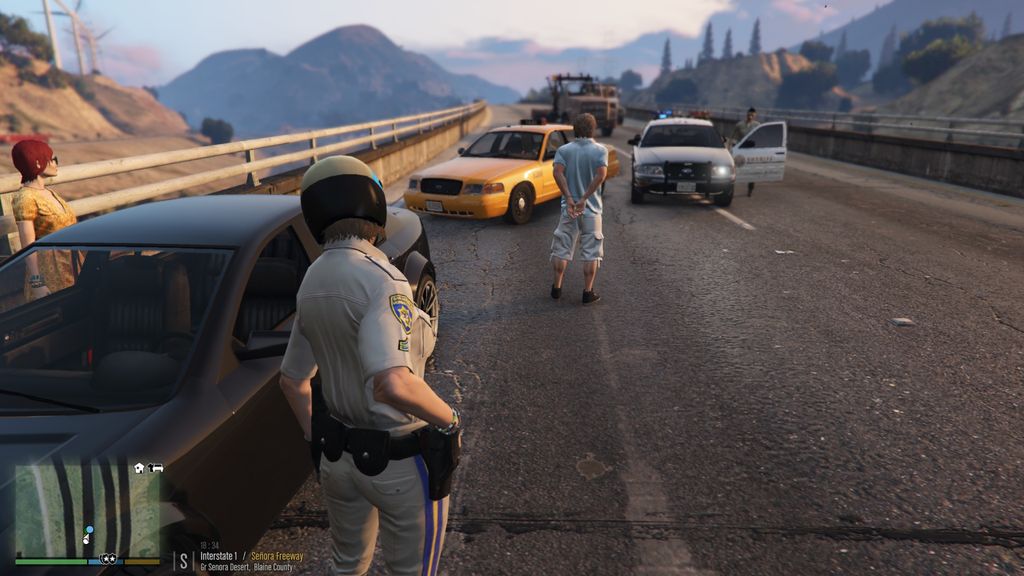Open the minimap

pyautogui.click(x=87, y=511)
